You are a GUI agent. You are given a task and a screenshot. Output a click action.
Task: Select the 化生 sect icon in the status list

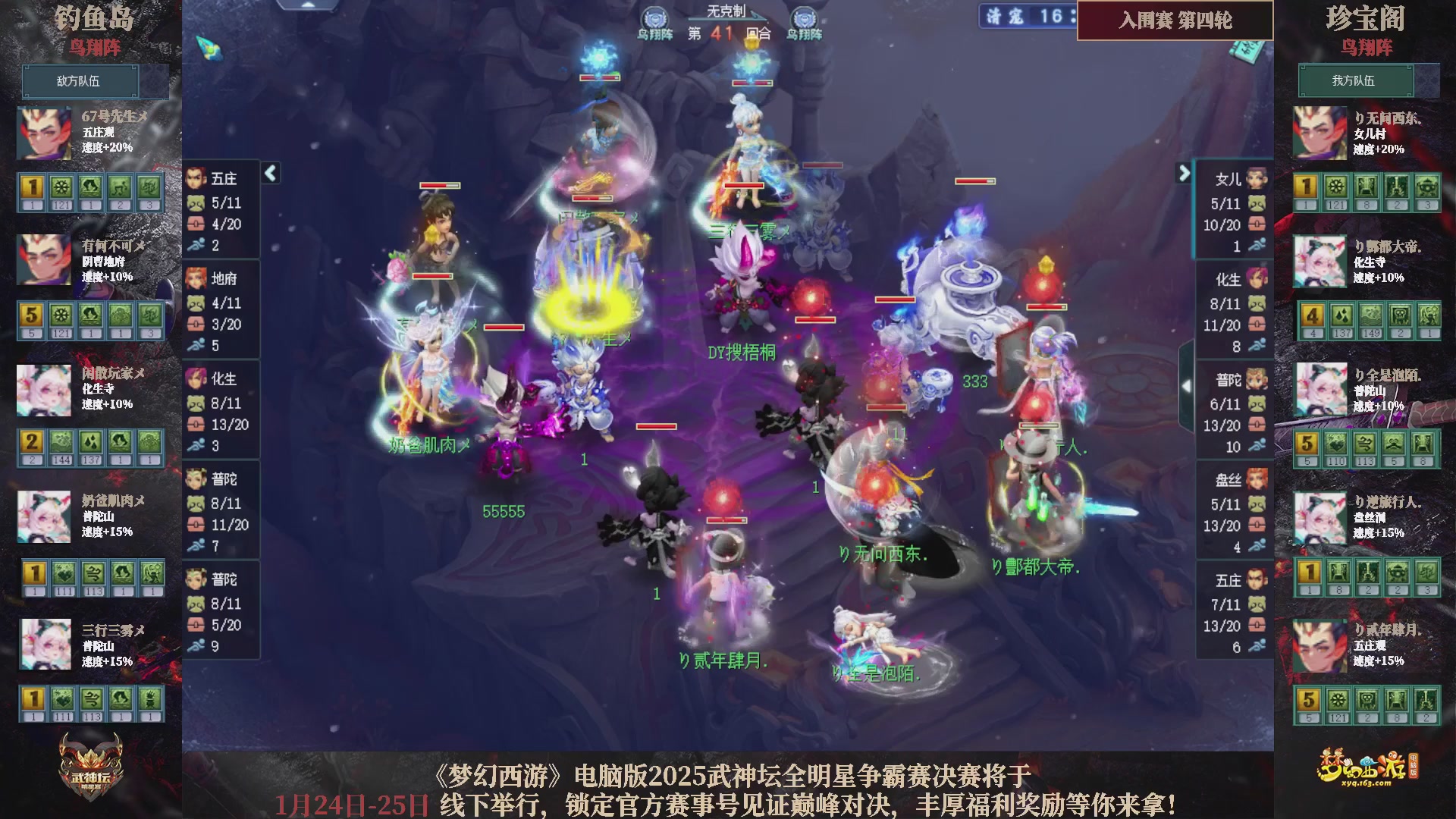point(196,379)
